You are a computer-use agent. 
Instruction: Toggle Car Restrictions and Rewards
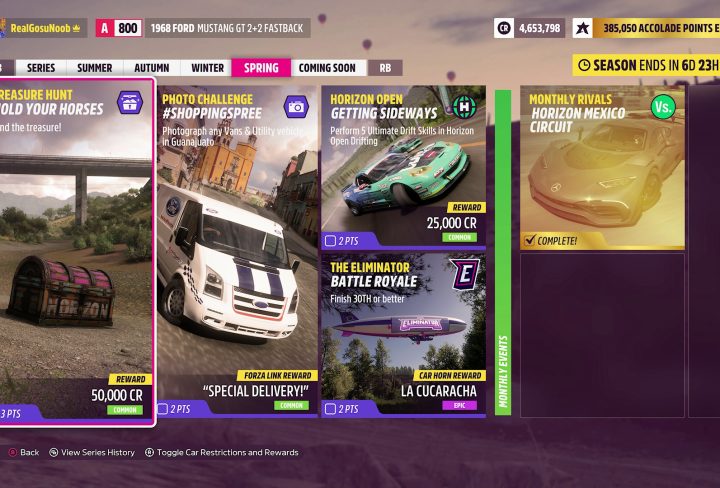[x=227, y=453]
